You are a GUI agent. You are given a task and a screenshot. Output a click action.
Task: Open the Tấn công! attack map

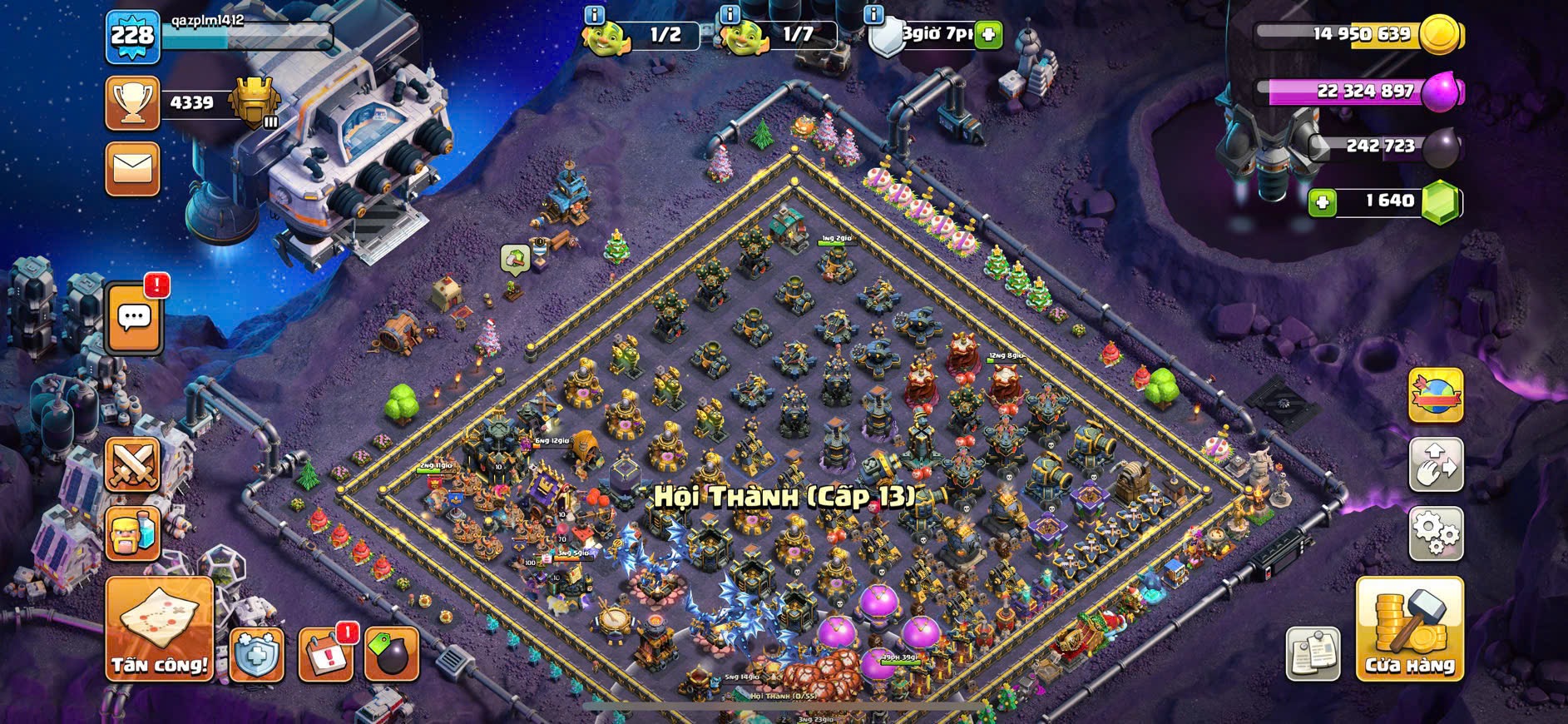pos(159,630)
